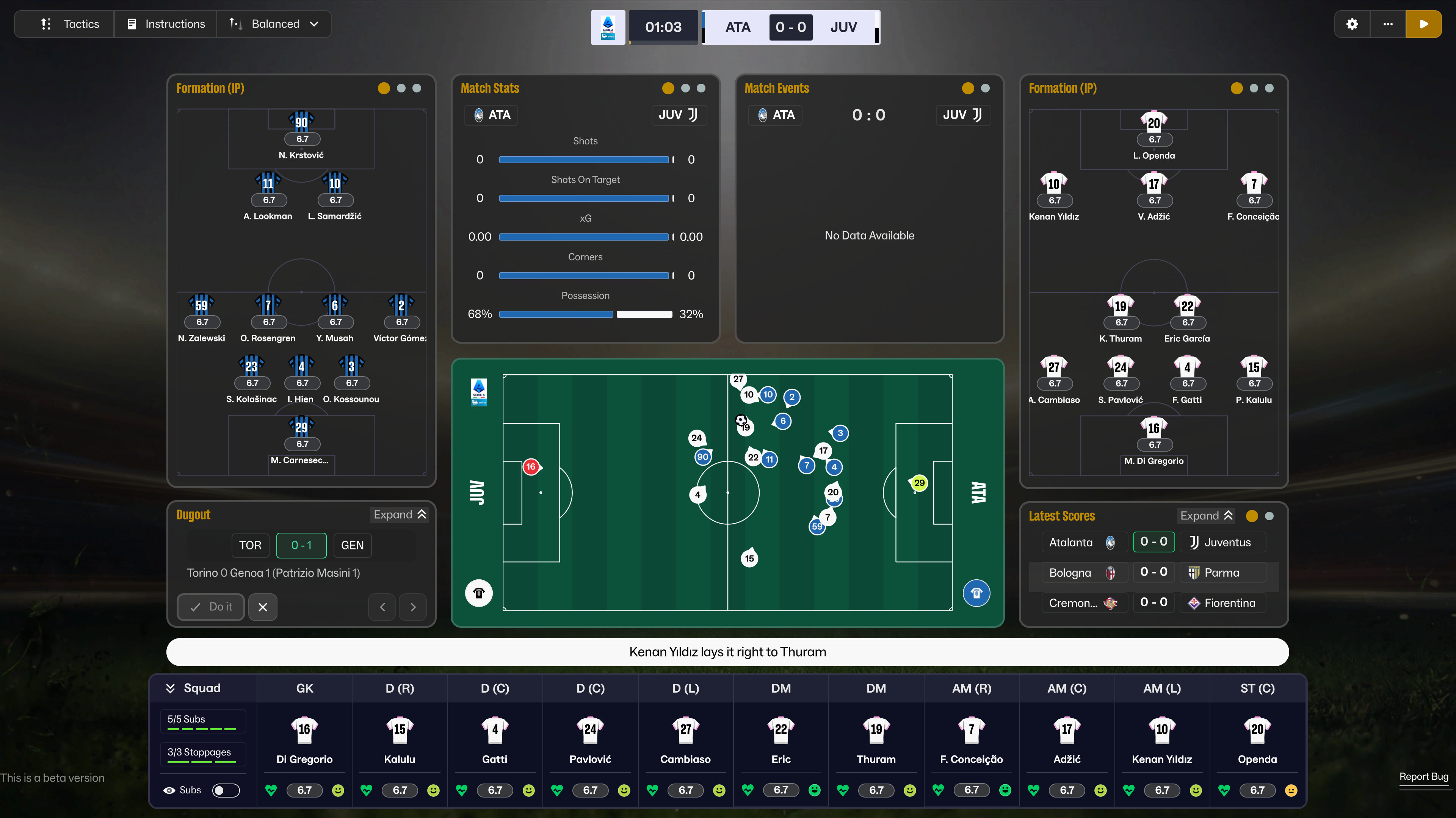
Task: Click the blue Atalanta shirt icon on pitch
Action: tap(976, 593)
